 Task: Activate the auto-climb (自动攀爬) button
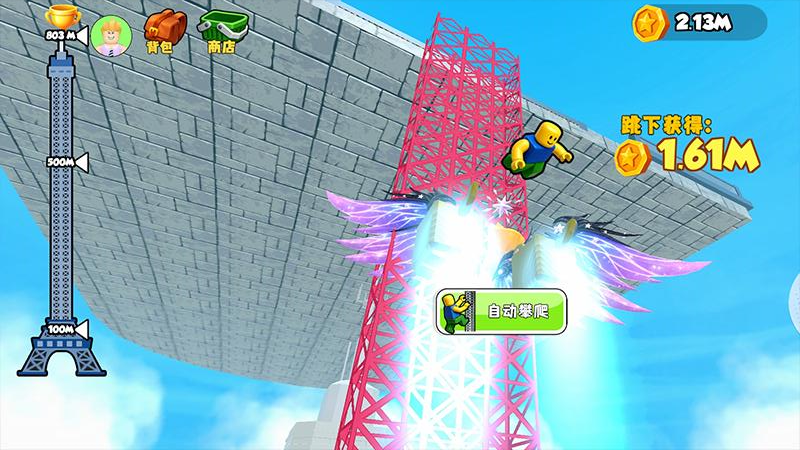(501, 311)
